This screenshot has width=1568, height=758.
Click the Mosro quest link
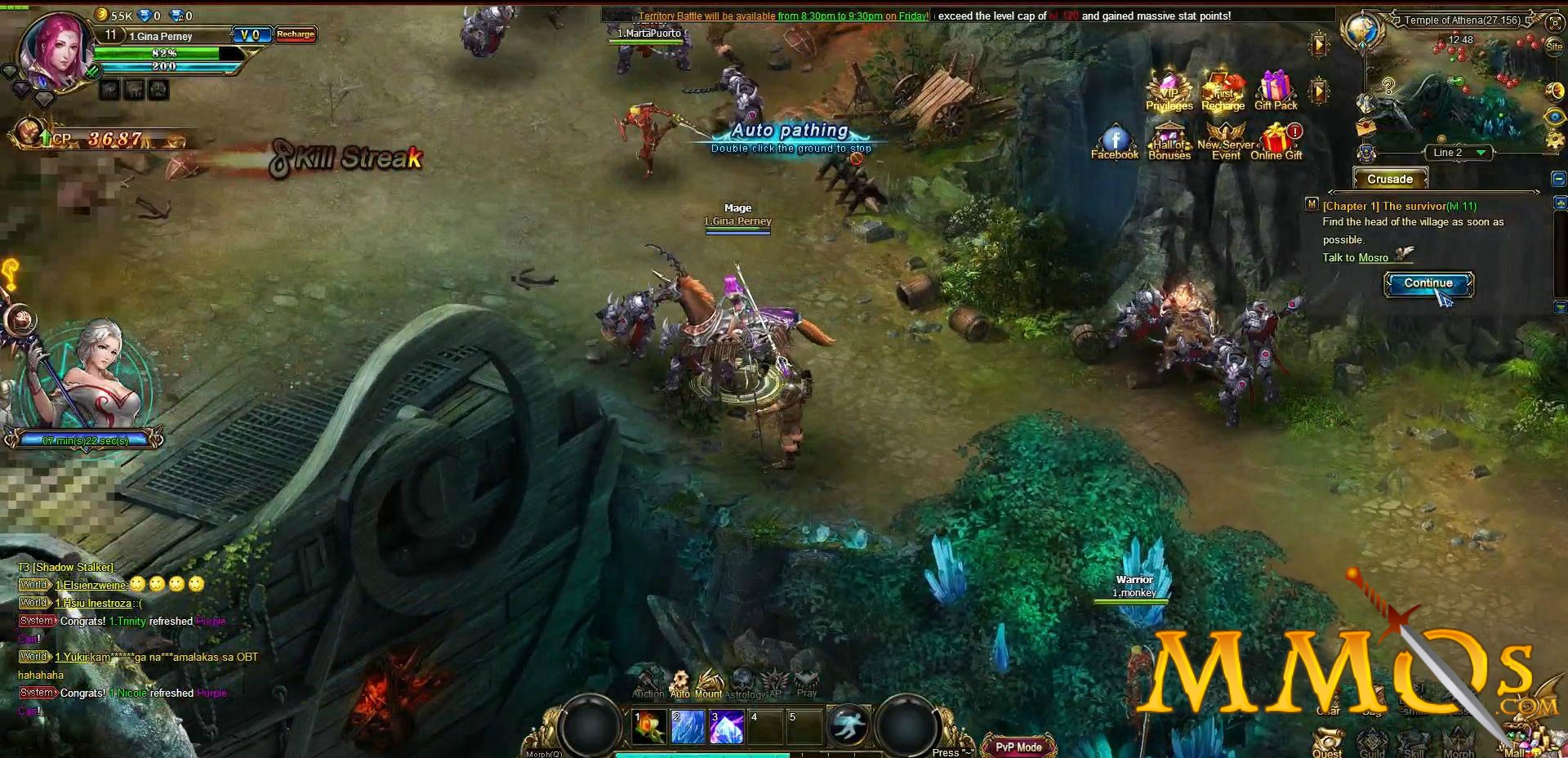click(x=1373, y=258)
